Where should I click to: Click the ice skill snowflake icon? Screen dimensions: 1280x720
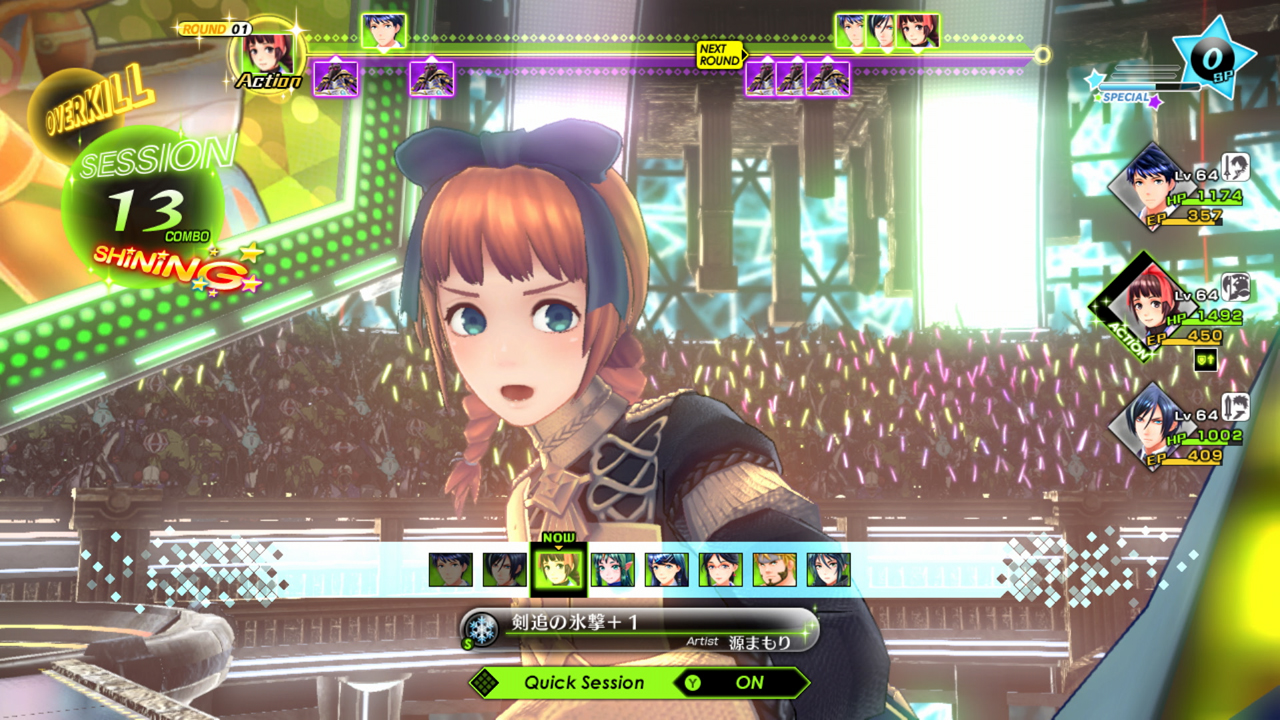click(x=482, y=628)
